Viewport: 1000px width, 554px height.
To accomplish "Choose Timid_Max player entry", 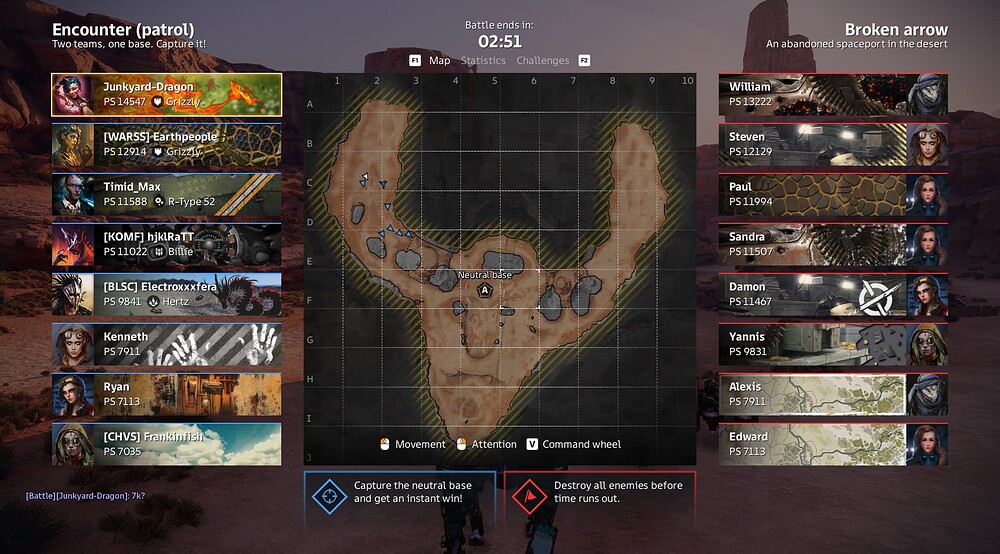I will point(167,194).
